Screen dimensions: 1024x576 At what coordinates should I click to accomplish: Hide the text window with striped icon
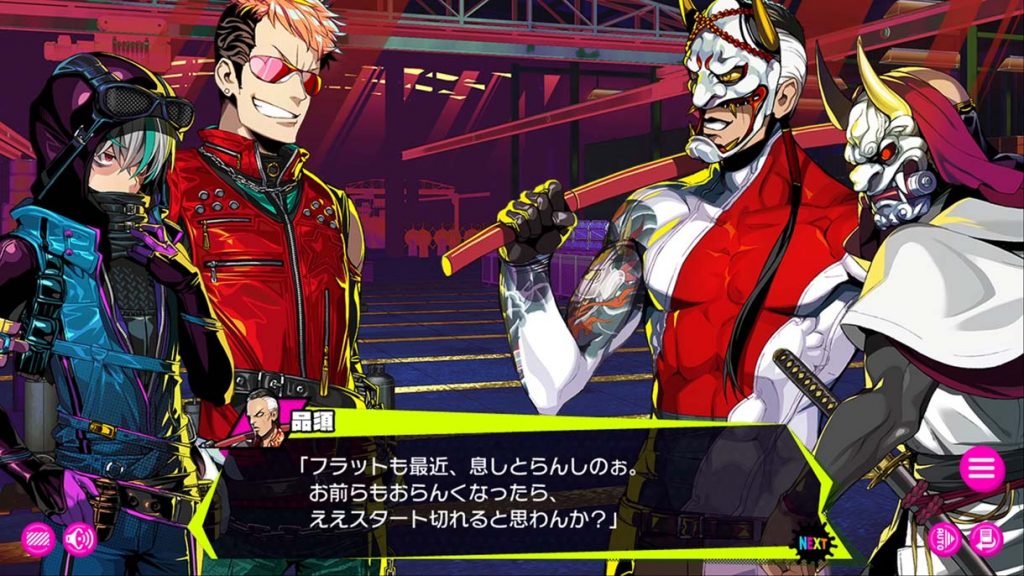[38, 540]
